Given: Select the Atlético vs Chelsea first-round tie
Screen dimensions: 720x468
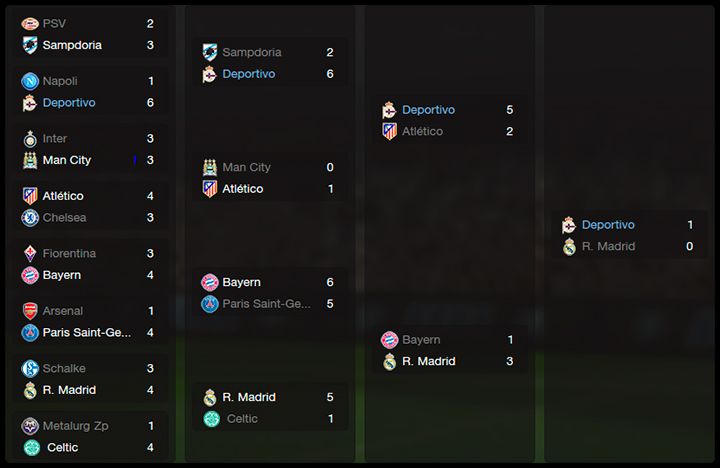Looking at the screenshot, I should pyautogui.click(x=88, y=207).
